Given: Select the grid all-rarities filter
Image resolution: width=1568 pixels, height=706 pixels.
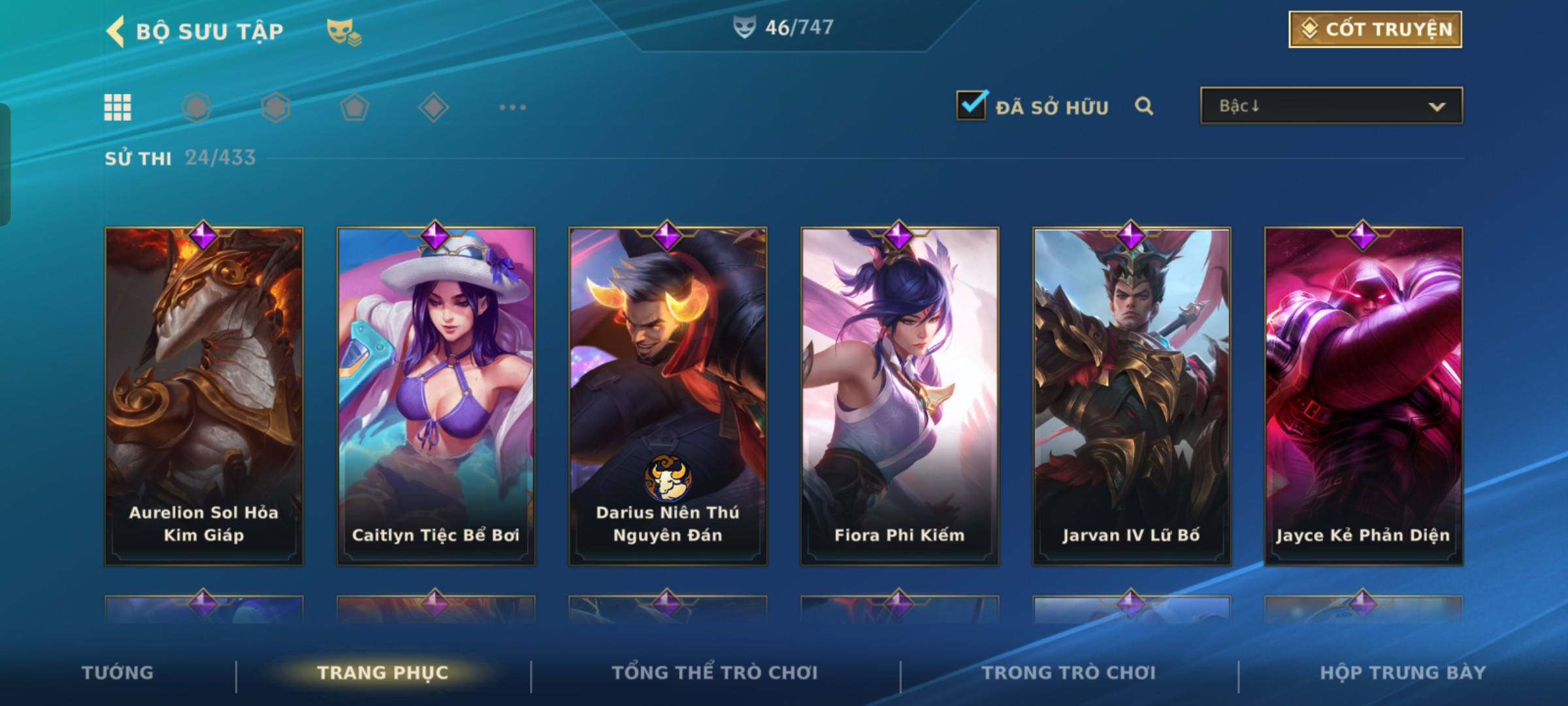Looking at the screenshot, I should coord(118,107).
